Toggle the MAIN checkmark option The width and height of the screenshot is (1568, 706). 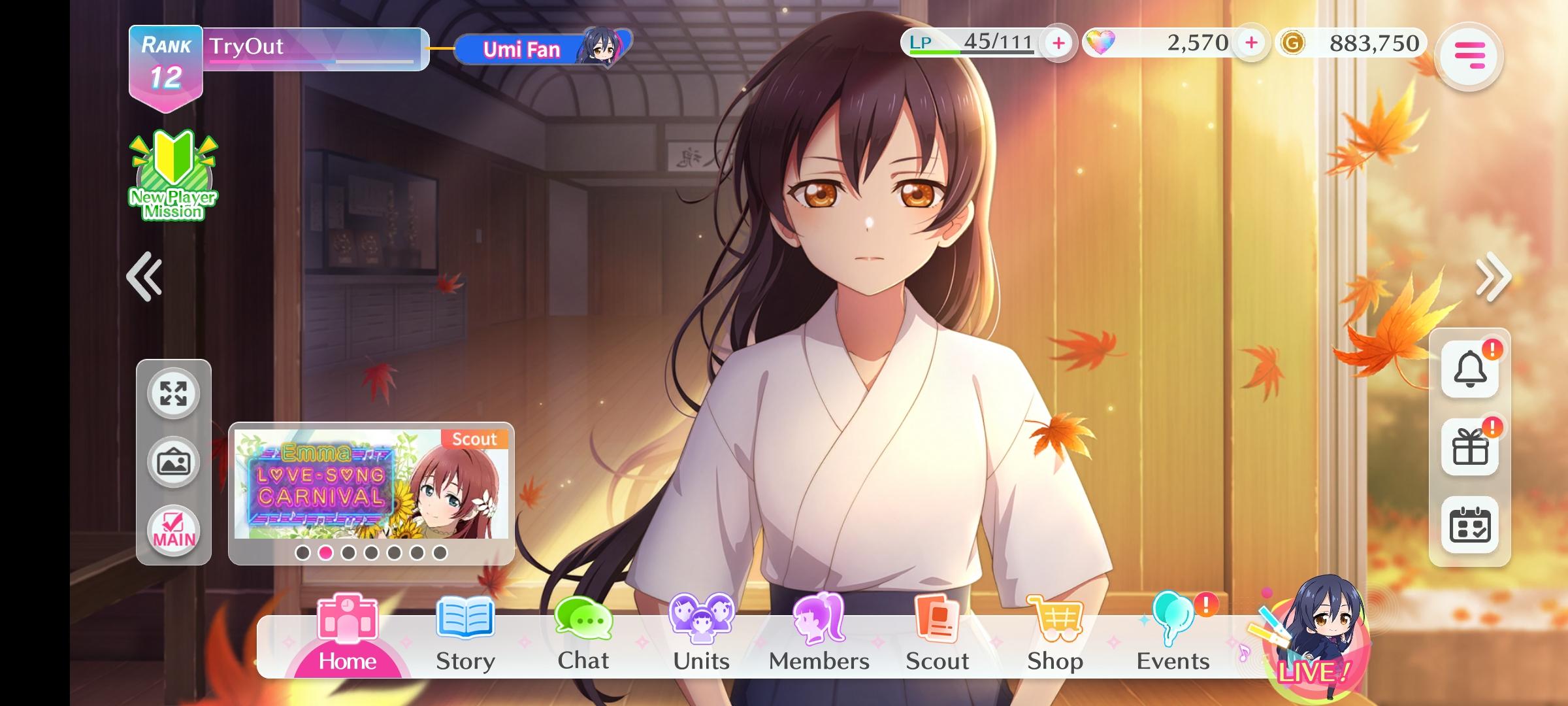pyautogui.click(x=172, y=528)
